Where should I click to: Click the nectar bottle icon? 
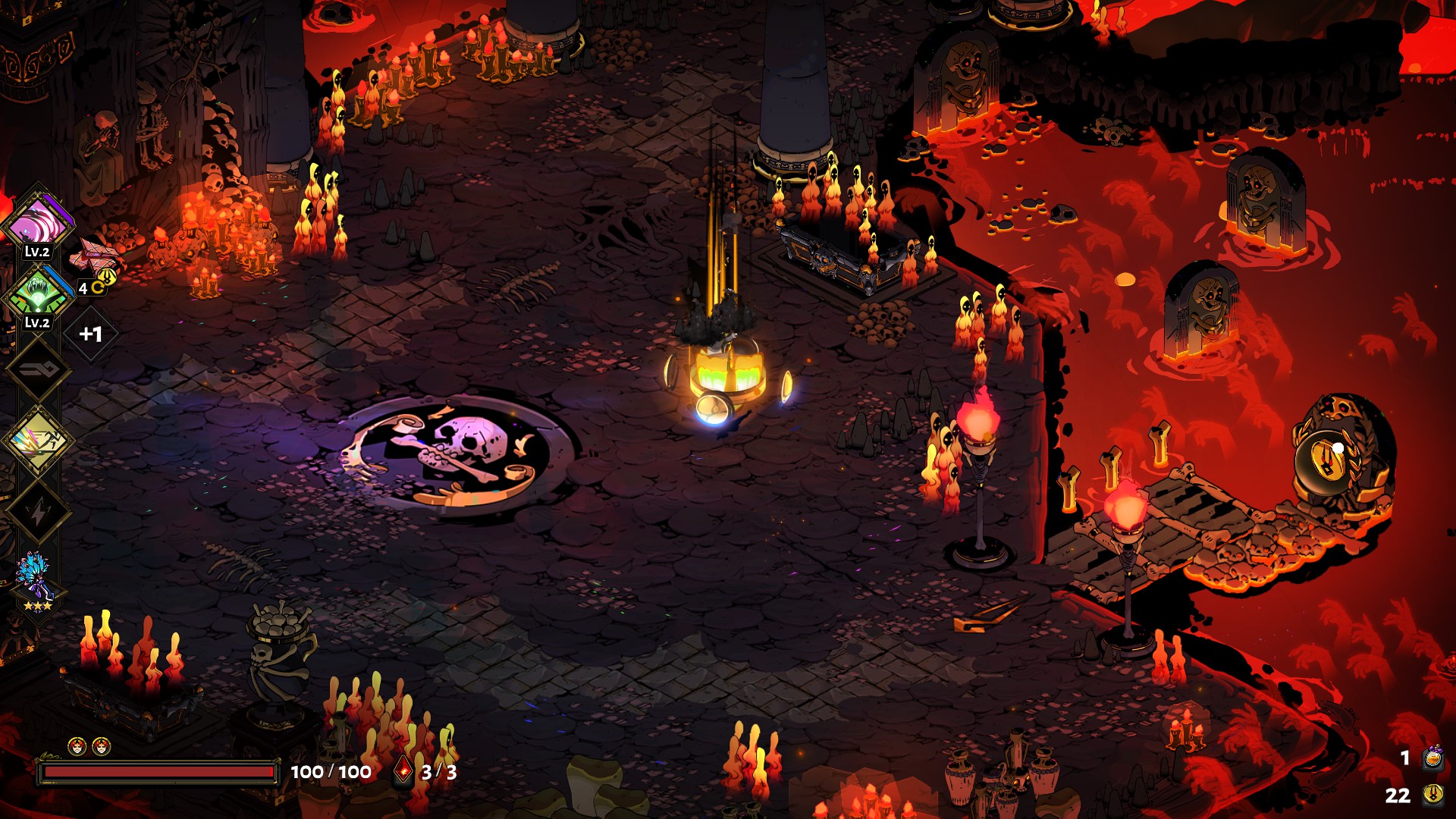(1432, 757)
